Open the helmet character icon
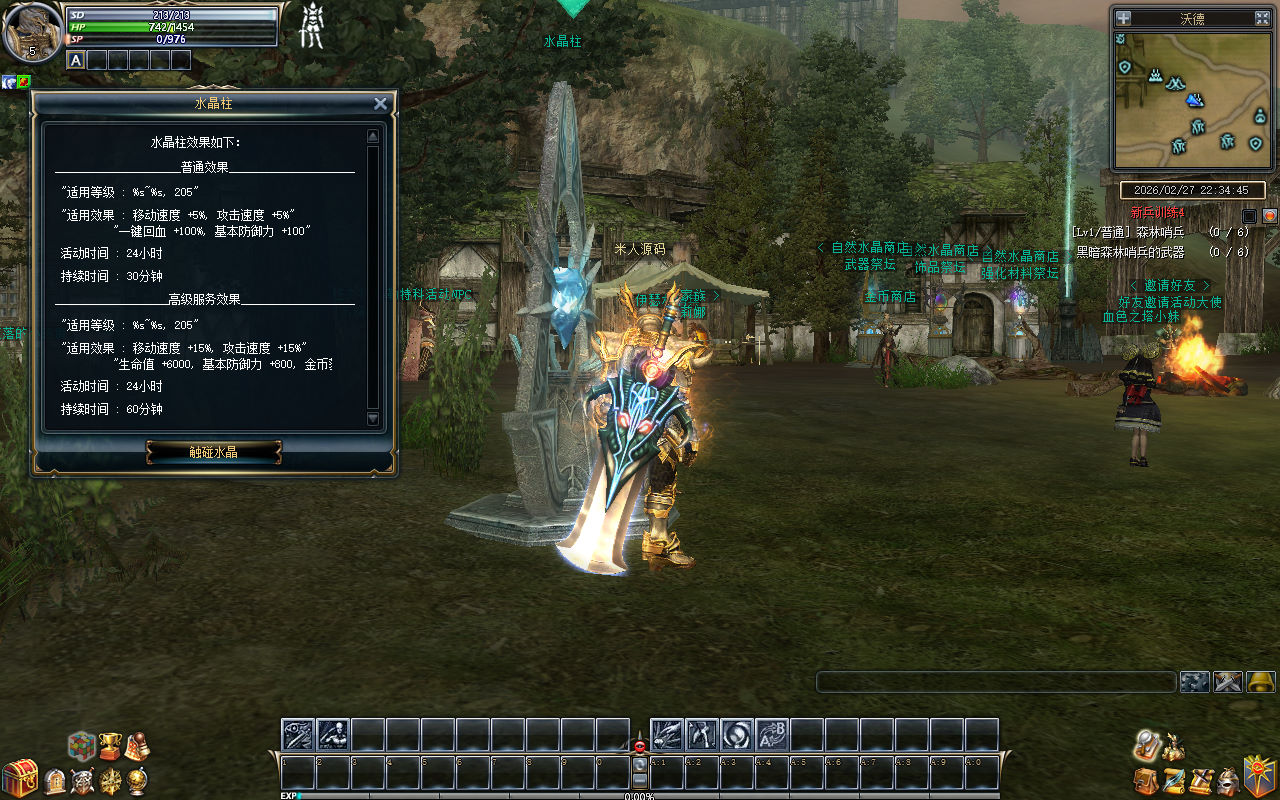The height and width of the screenshot is (800, 1280). point(1228,780)
